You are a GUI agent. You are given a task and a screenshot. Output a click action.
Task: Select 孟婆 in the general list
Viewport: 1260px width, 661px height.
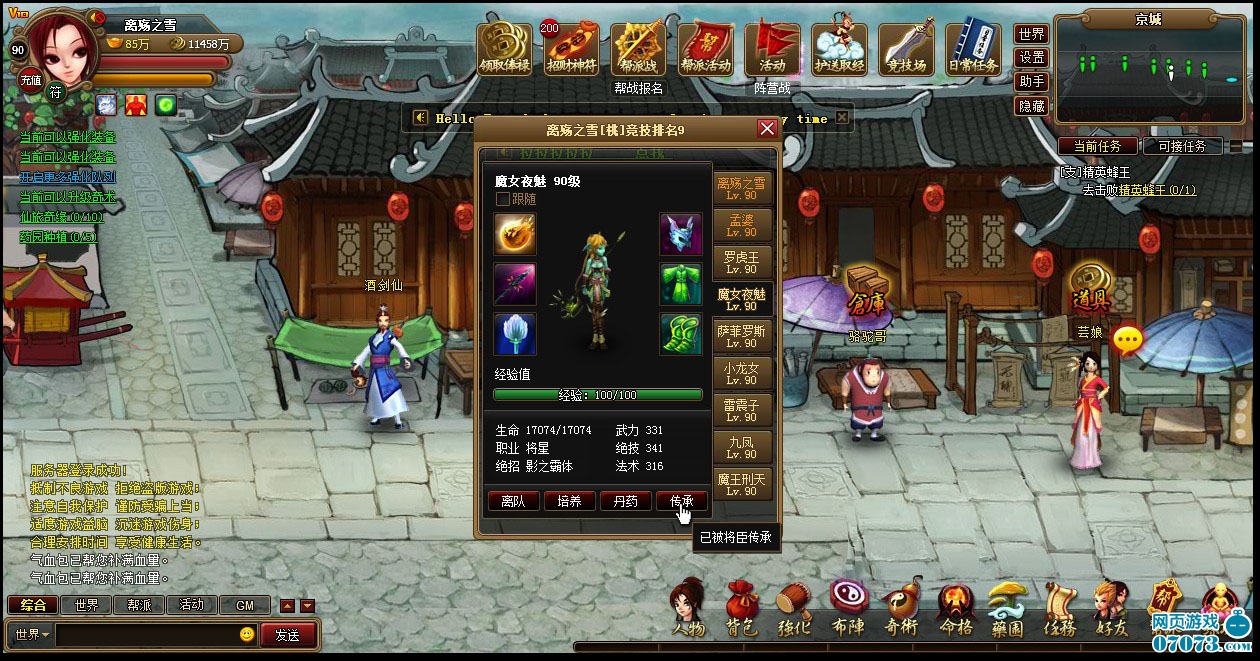[742, 224]
